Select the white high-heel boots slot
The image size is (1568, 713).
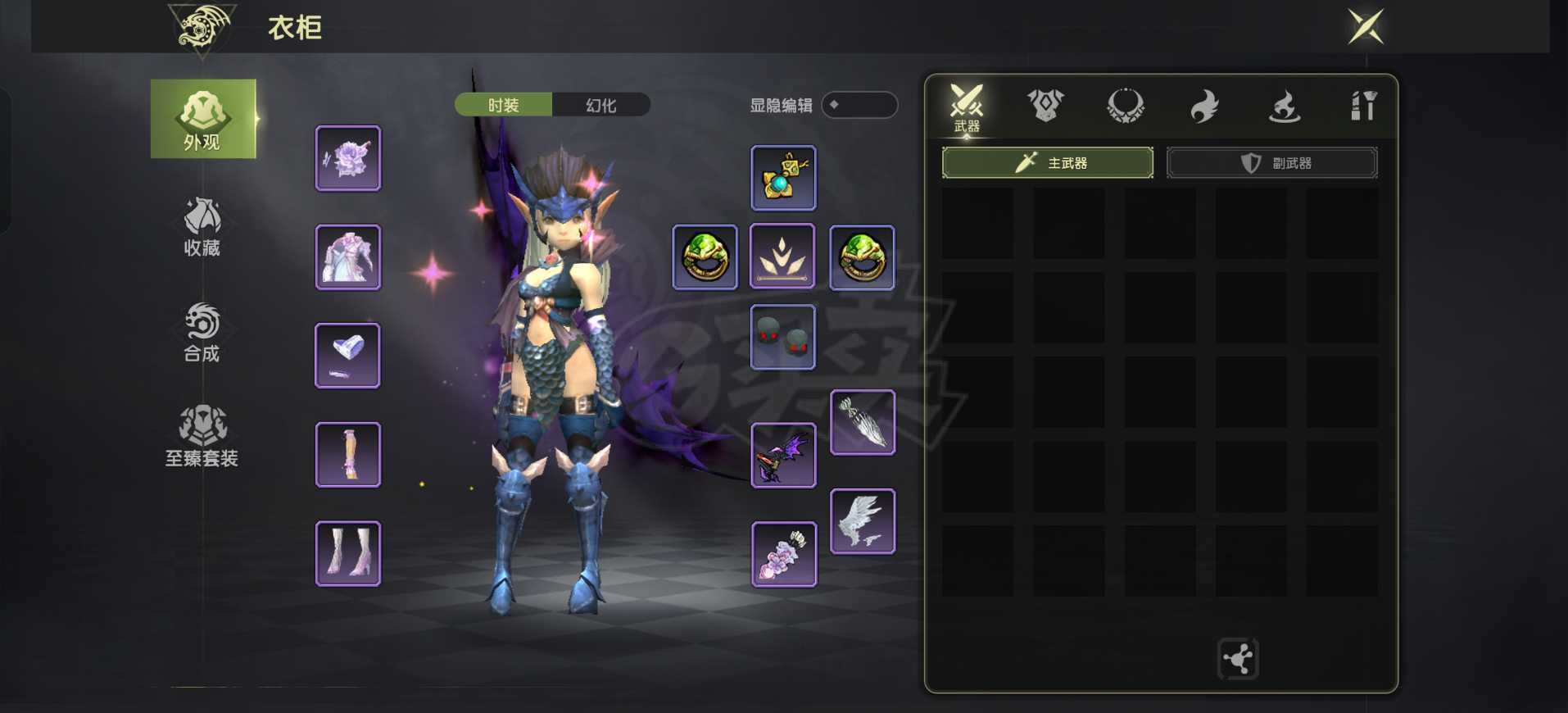click(x=348, y=553)
